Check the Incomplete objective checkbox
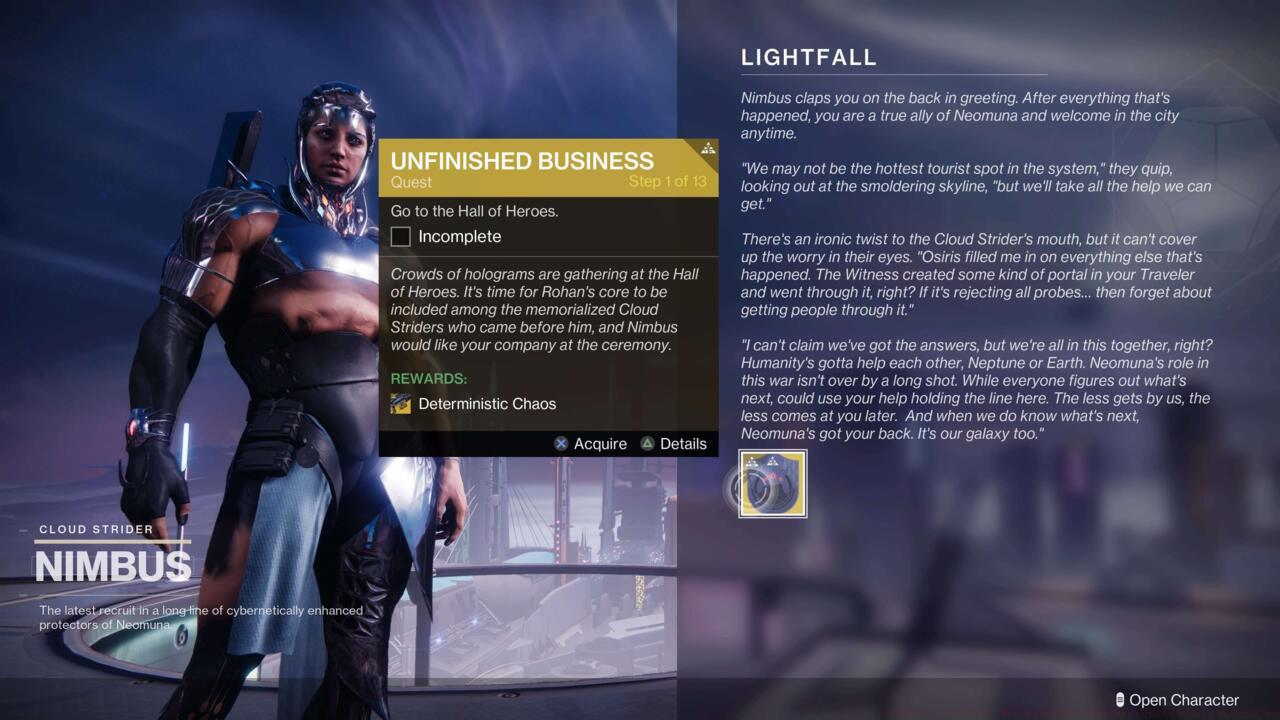 pyautogui.click(x=400, y=236)
